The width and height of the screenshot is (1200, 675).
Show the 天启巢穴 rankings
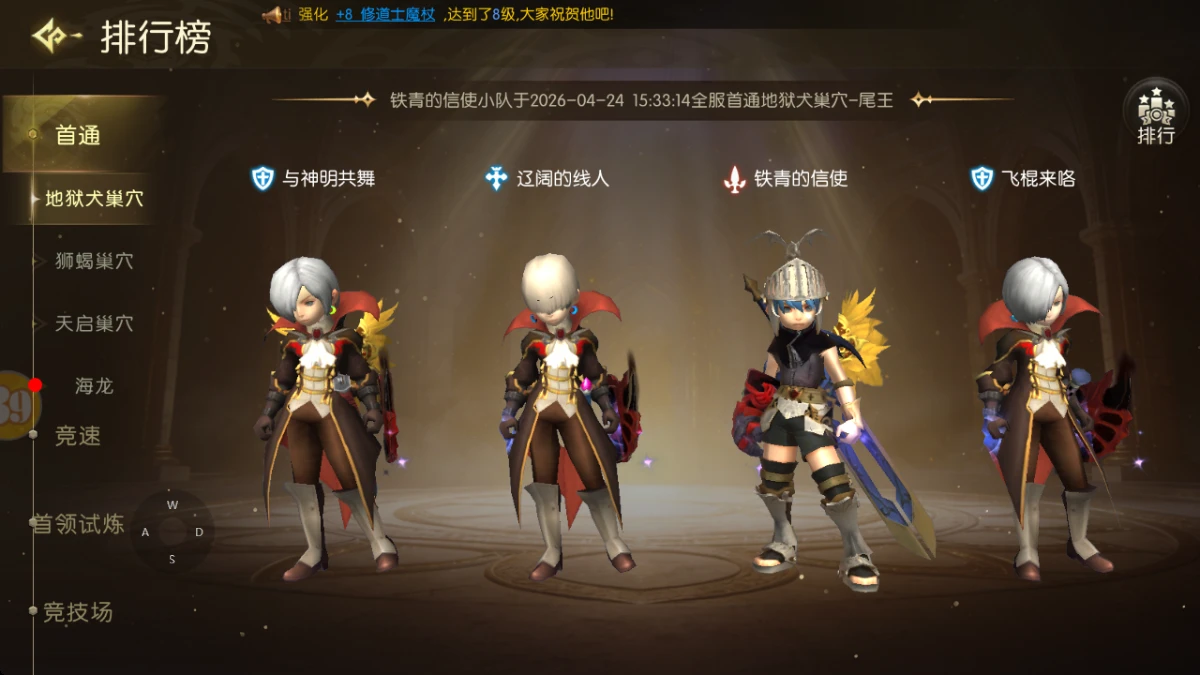(x=94, y=324)
